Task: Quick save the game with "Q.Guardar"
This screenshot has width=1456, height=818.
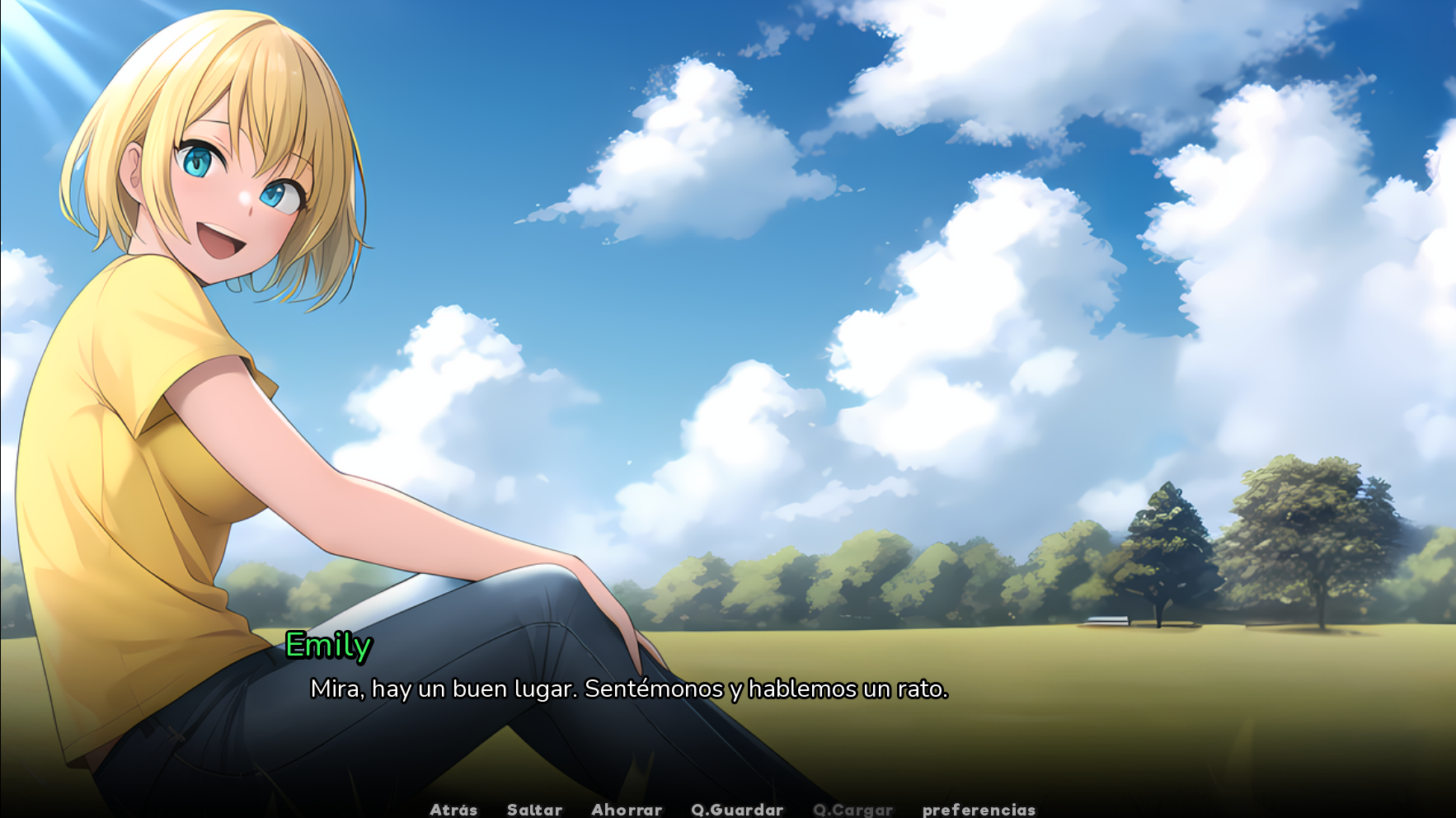Action: click(x=736, y=810)
